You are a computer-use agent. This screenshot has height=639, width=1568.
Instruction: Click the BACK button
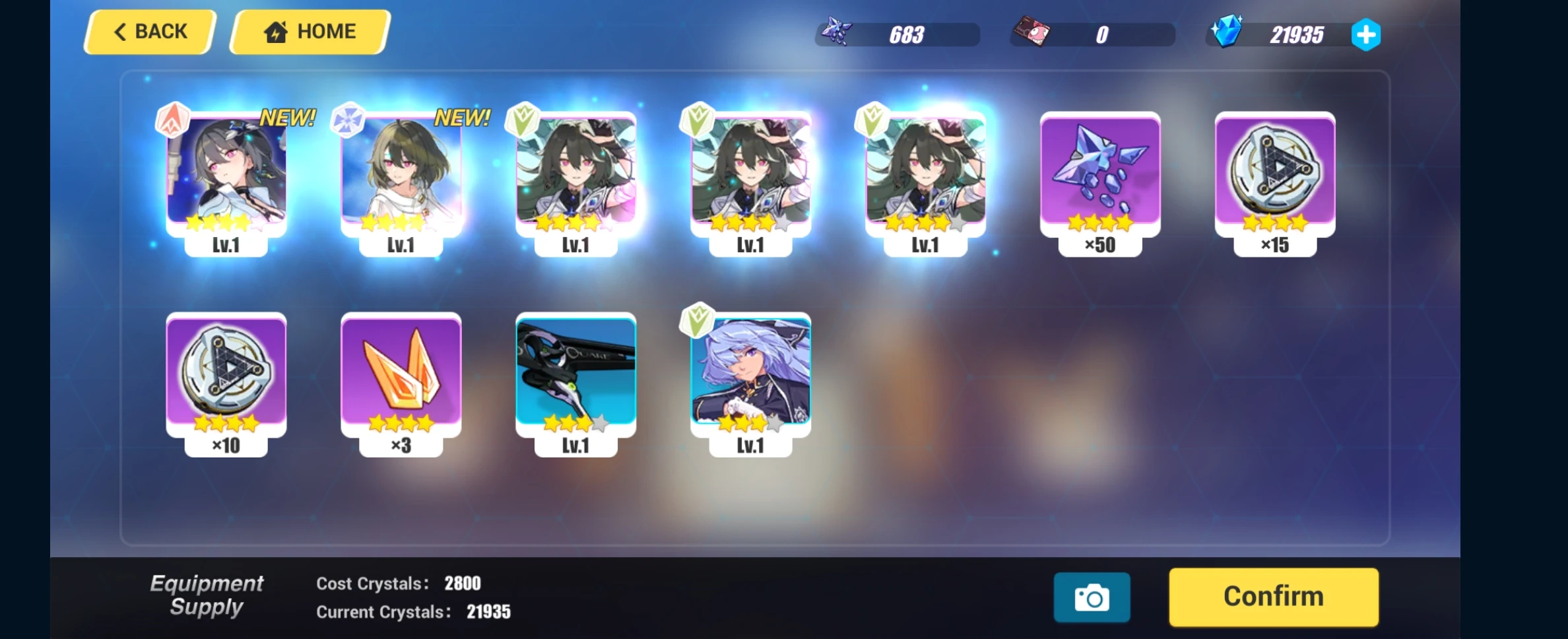click(149, 31)
